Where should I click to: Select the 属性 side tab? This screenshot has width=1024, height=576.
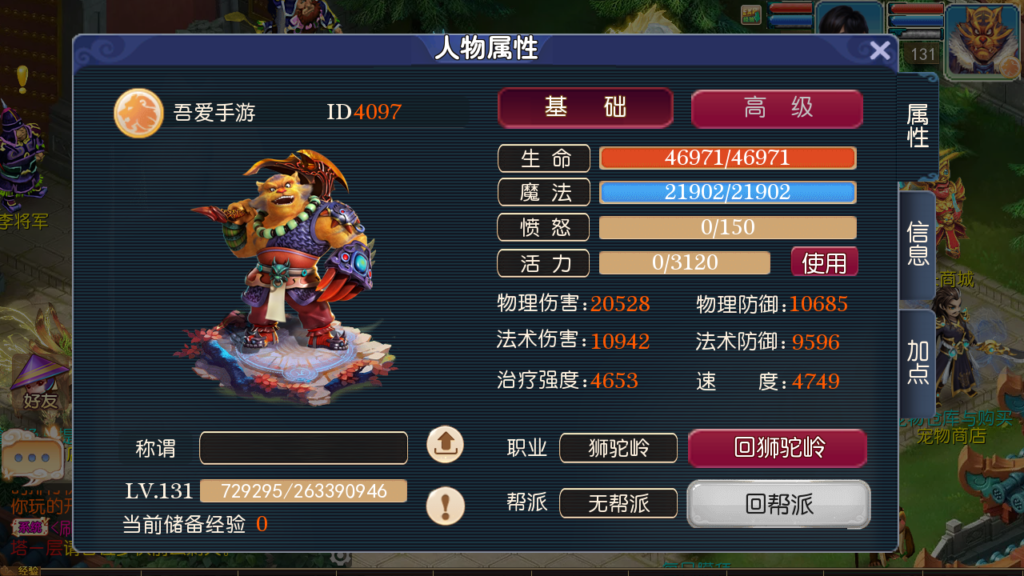[x=918, y=126]
